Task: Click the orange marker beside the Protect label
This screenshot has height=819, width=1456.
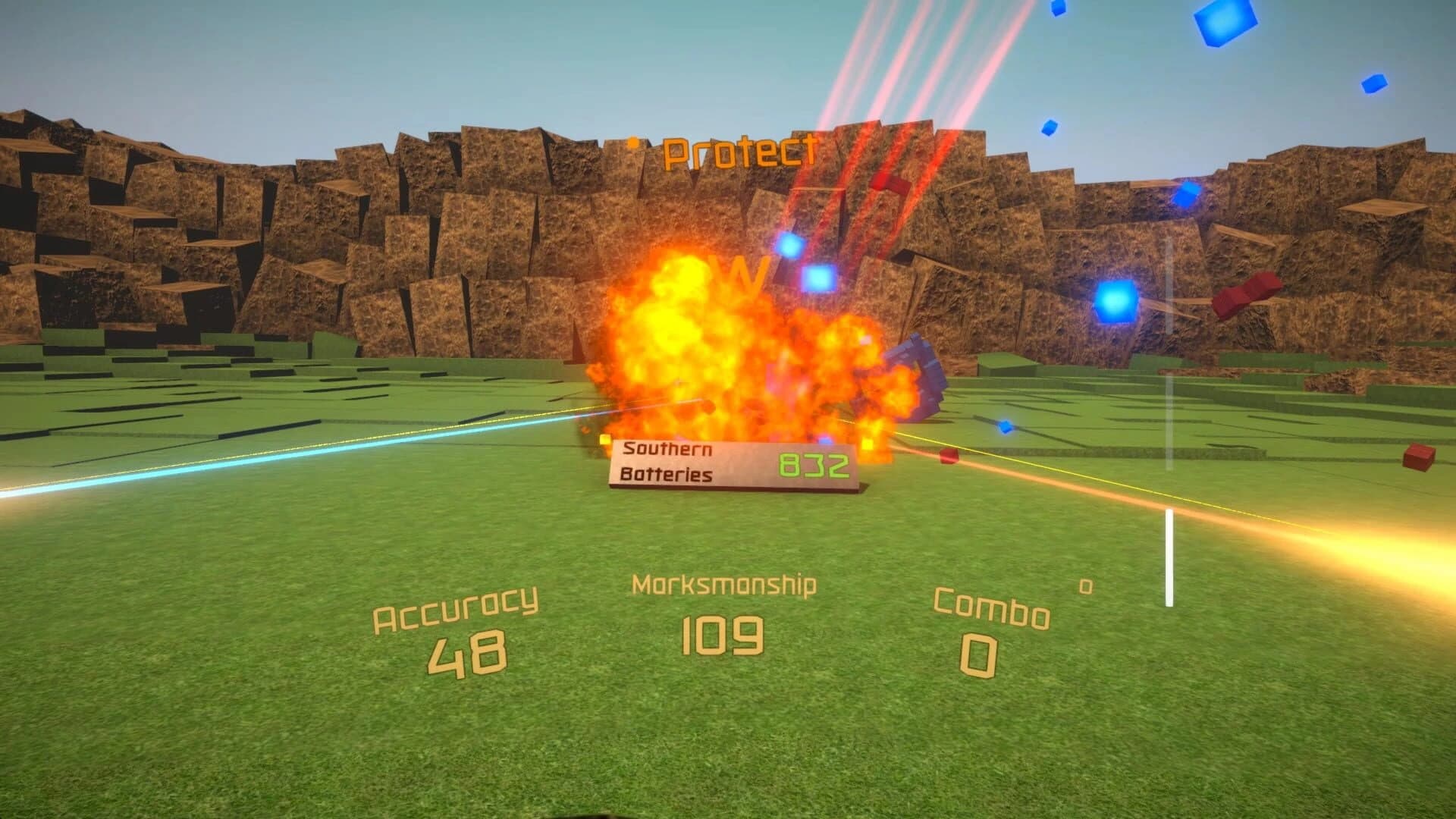Action: point(631,143)
